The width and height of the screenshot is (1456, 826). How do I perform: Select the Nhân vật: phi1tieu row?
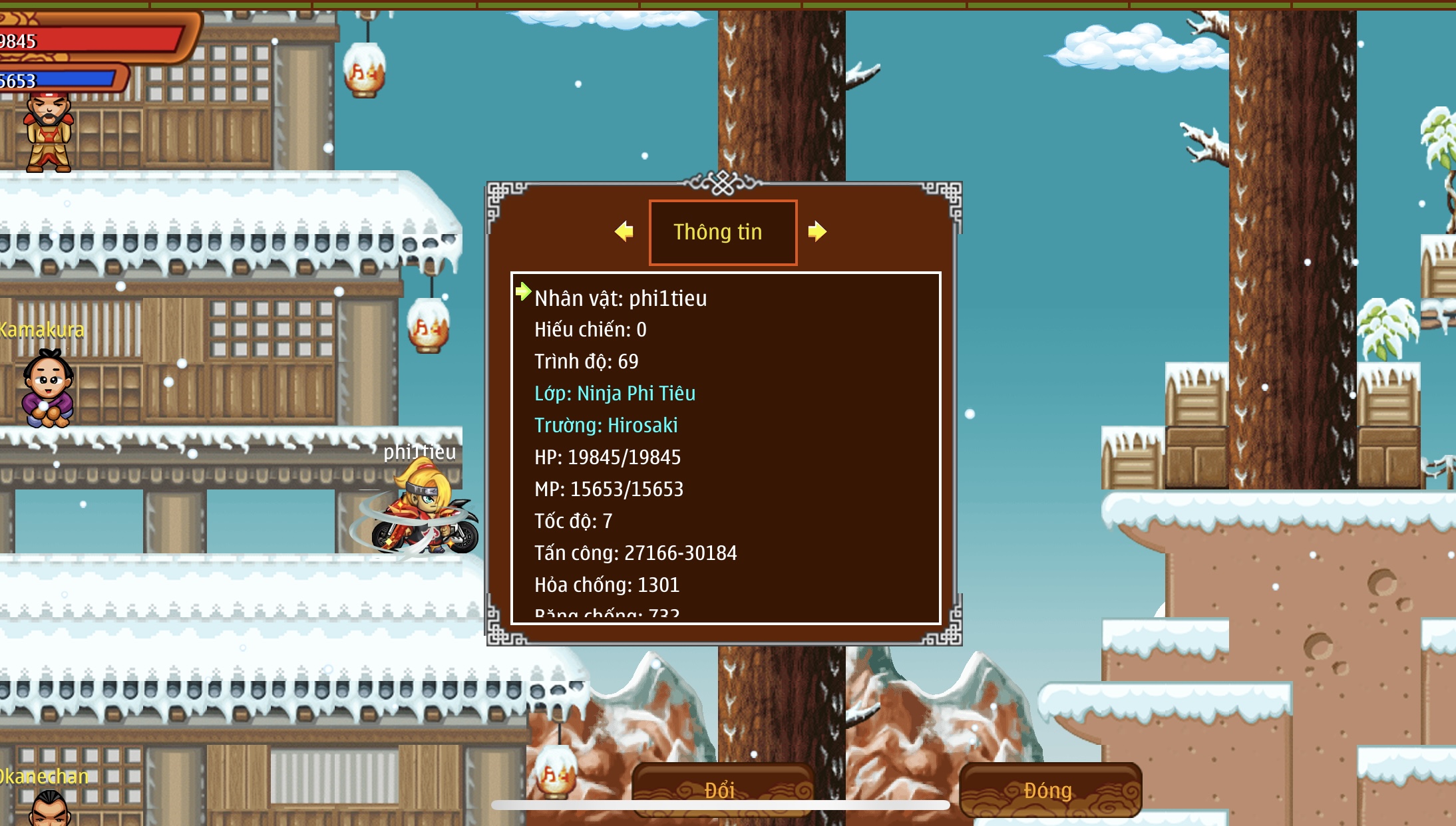[x=620, y=298]
